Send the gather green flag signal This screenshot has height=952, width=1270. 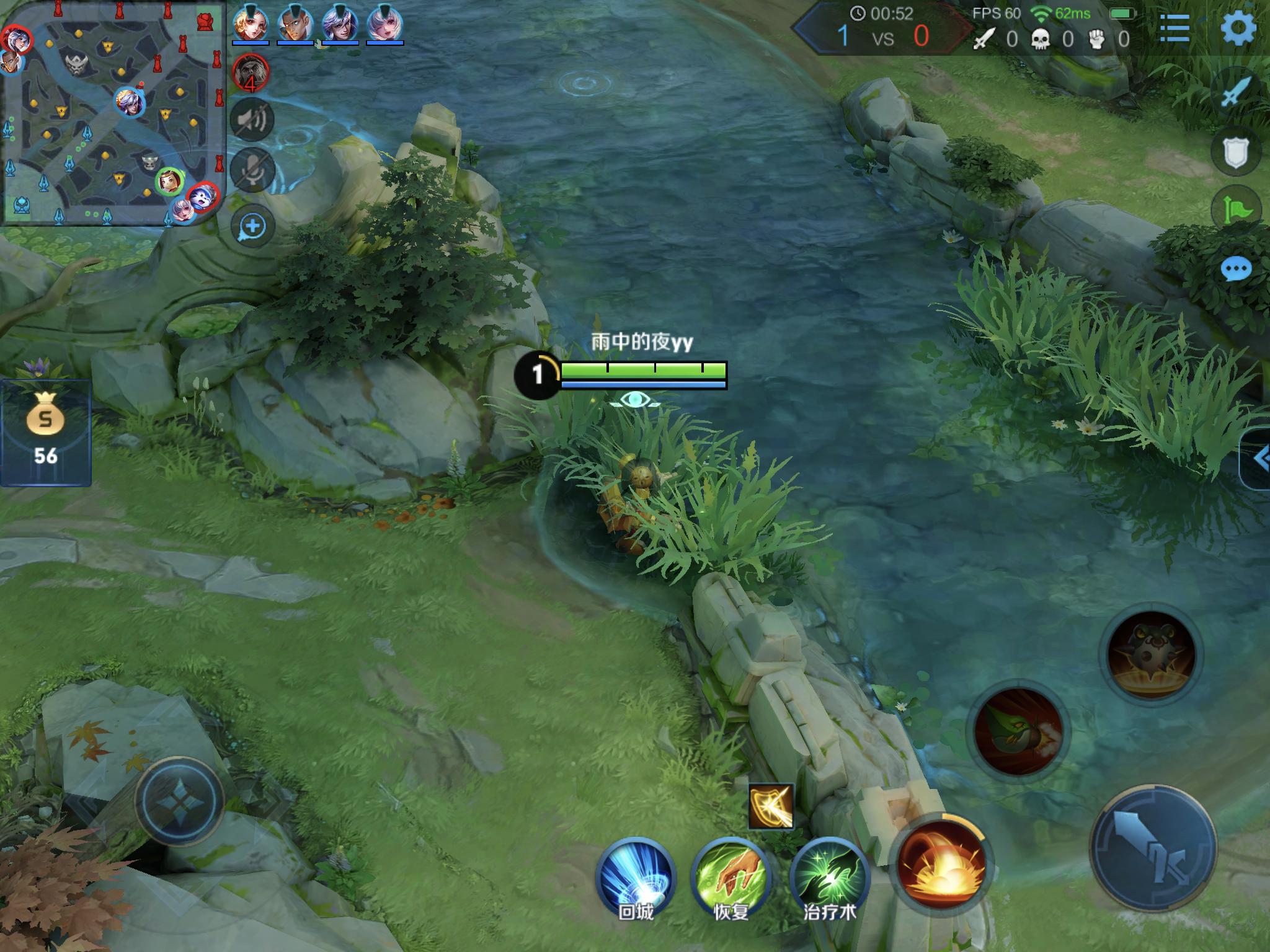[x=1236, y=209]
